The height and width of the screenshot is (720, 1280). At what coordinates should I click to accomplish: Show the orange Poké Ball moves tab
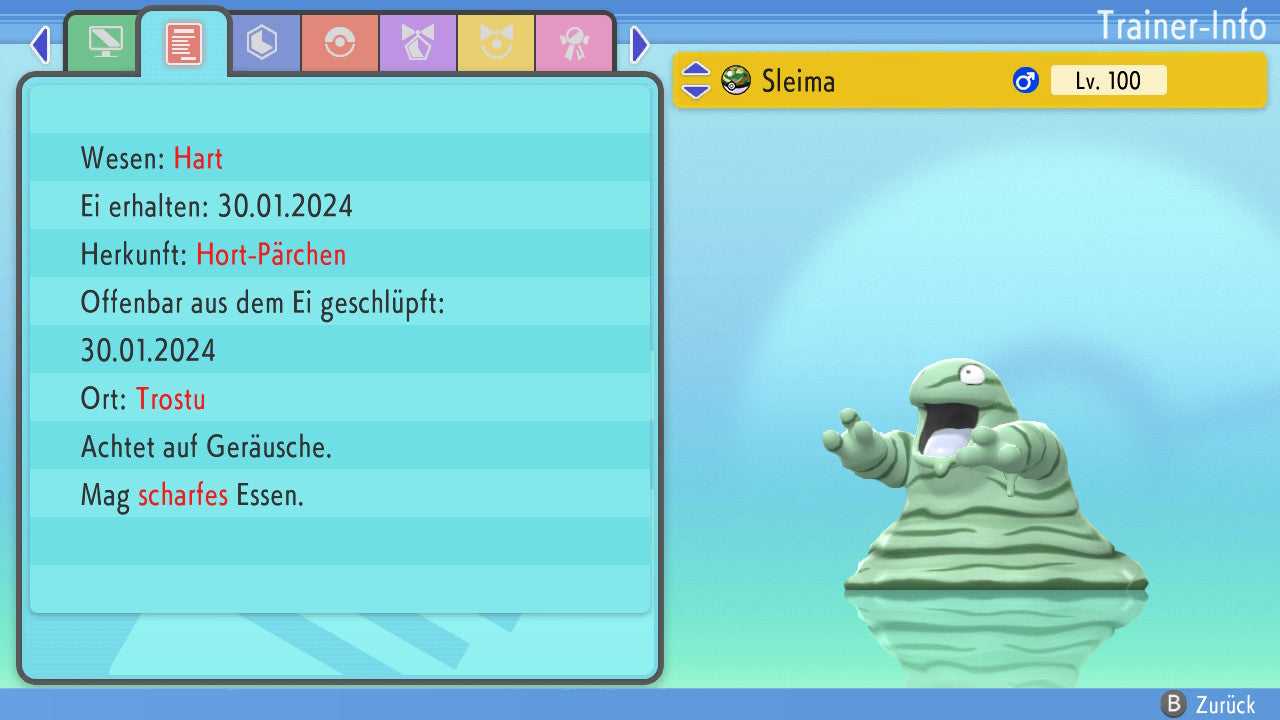point(340,43)
